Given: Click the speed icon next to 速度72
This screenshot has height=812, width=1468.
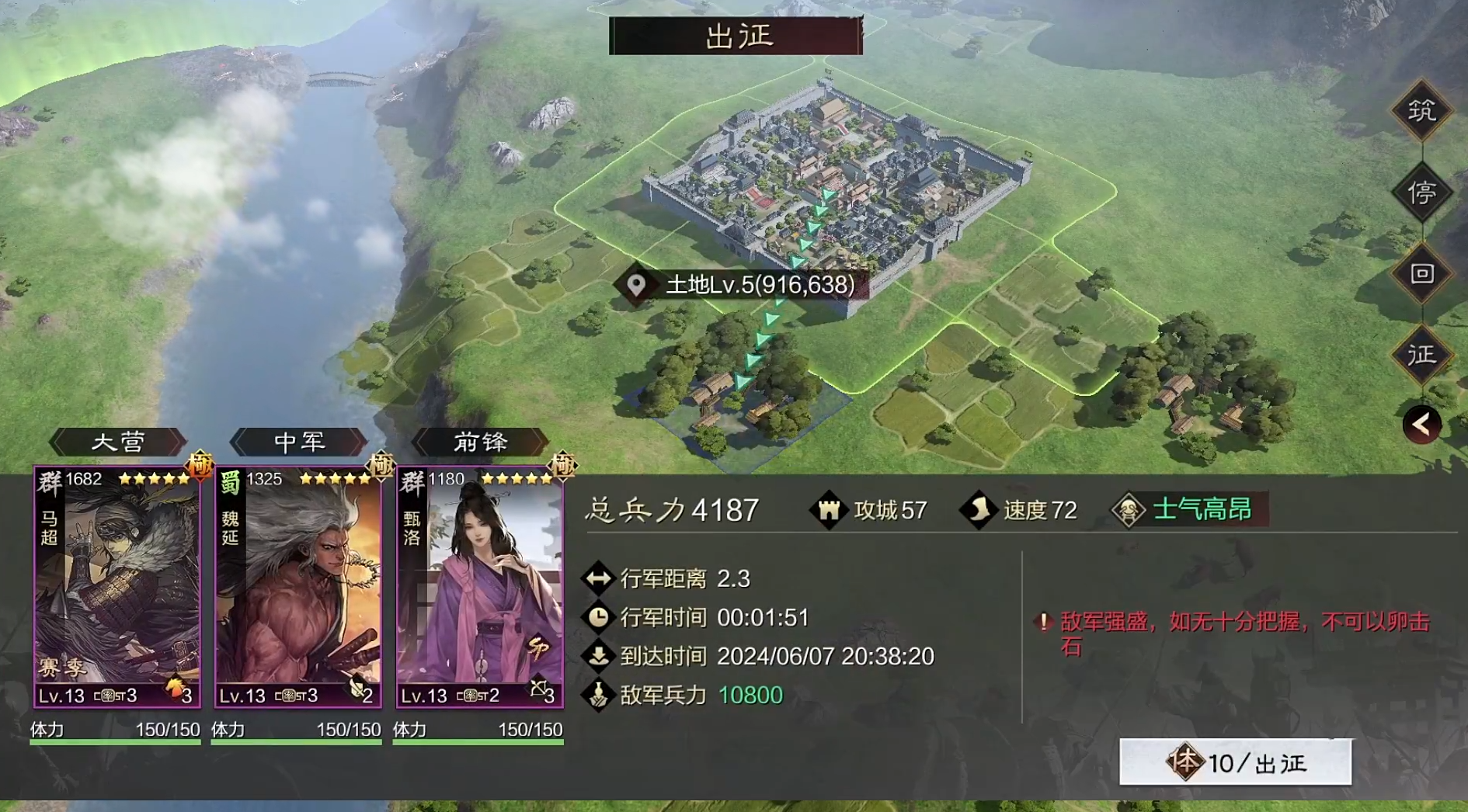Looking at the screenshot, I should tap(977, 510).
